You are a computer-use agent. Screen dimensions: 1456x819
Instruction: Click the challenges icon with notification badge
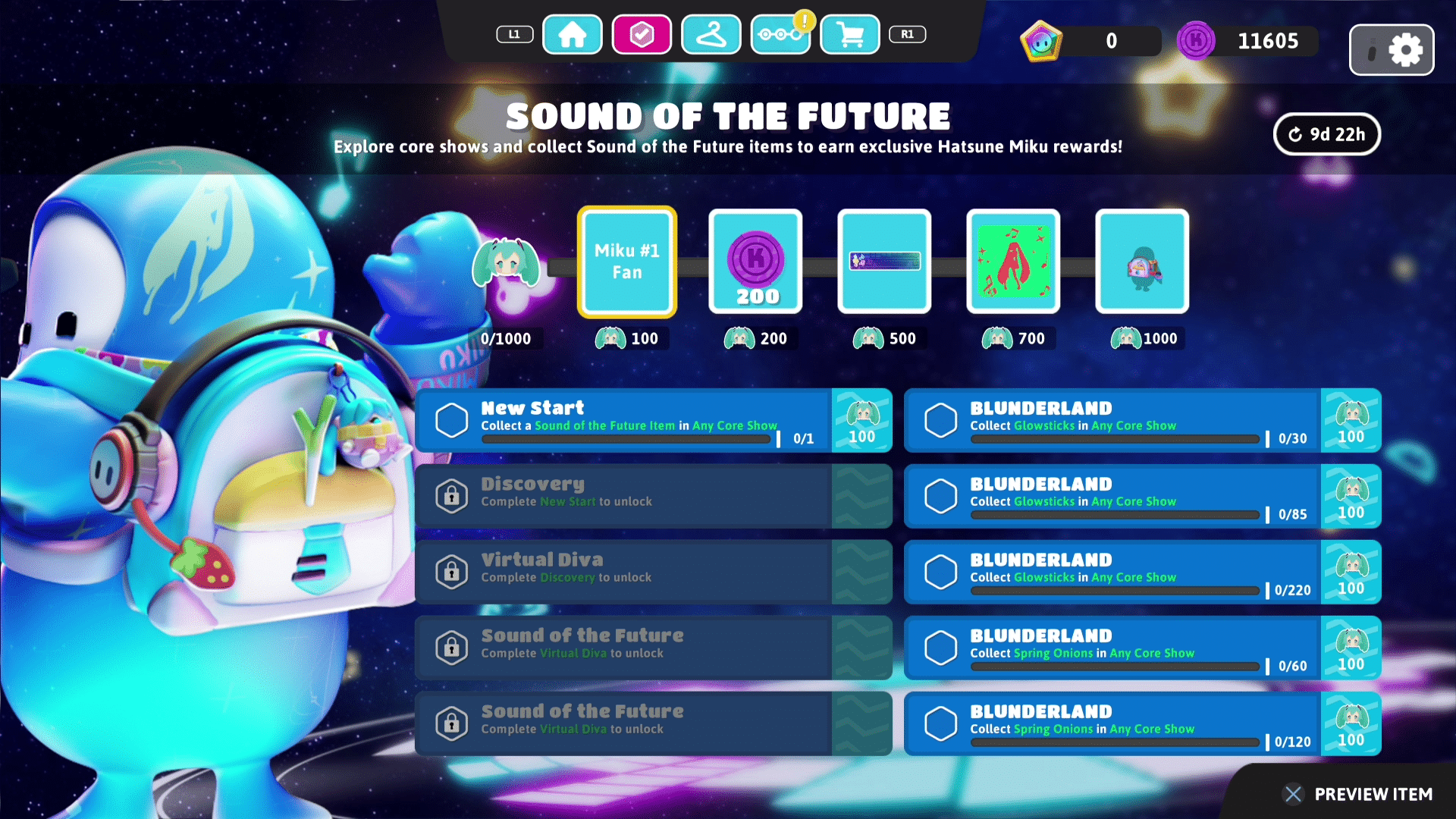point(780,34)
